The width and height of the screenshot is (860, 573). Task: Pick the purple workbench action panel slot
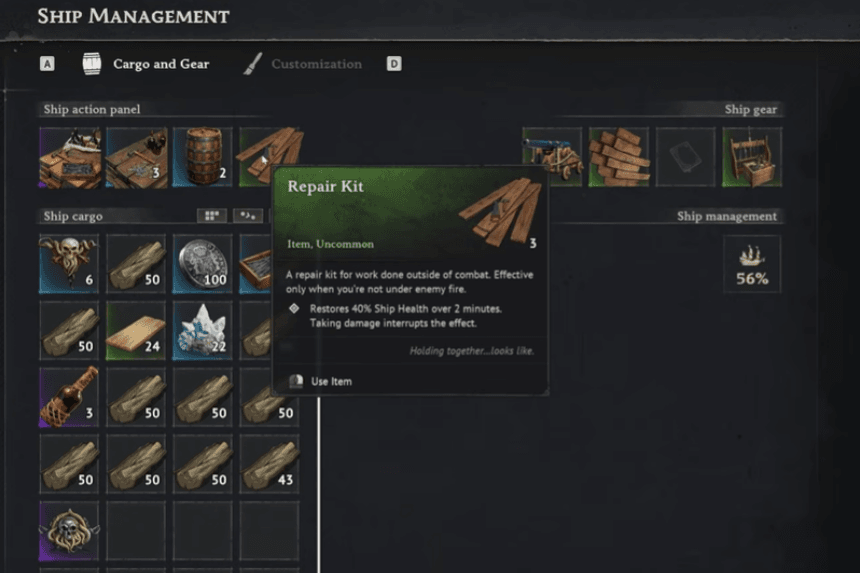(x=70, y=157)
